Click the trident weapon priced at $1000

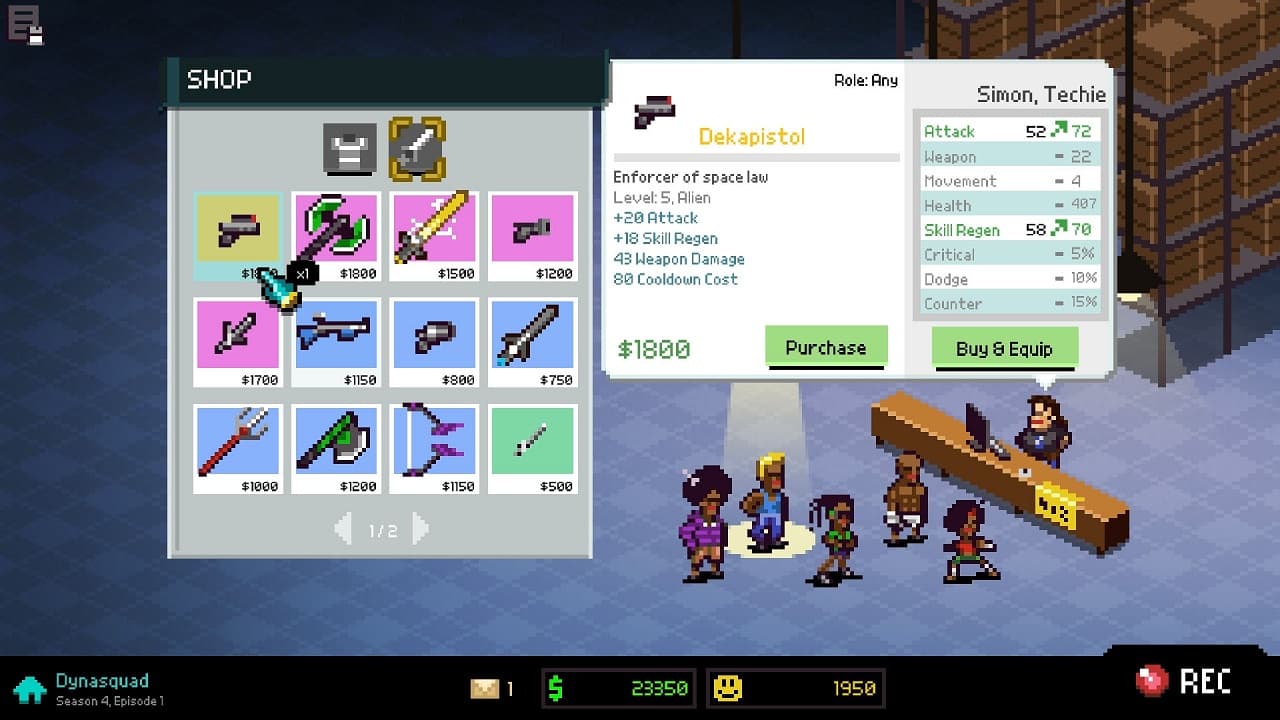click(237, 447)
